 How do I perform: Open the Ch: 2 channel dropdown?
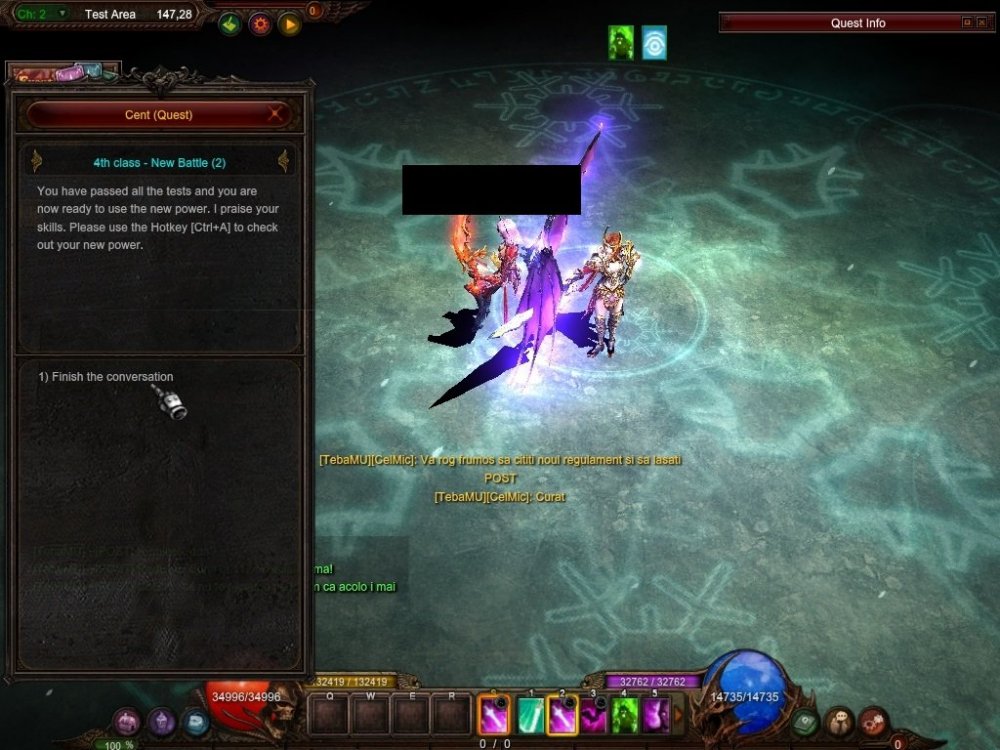coord(62,14)
